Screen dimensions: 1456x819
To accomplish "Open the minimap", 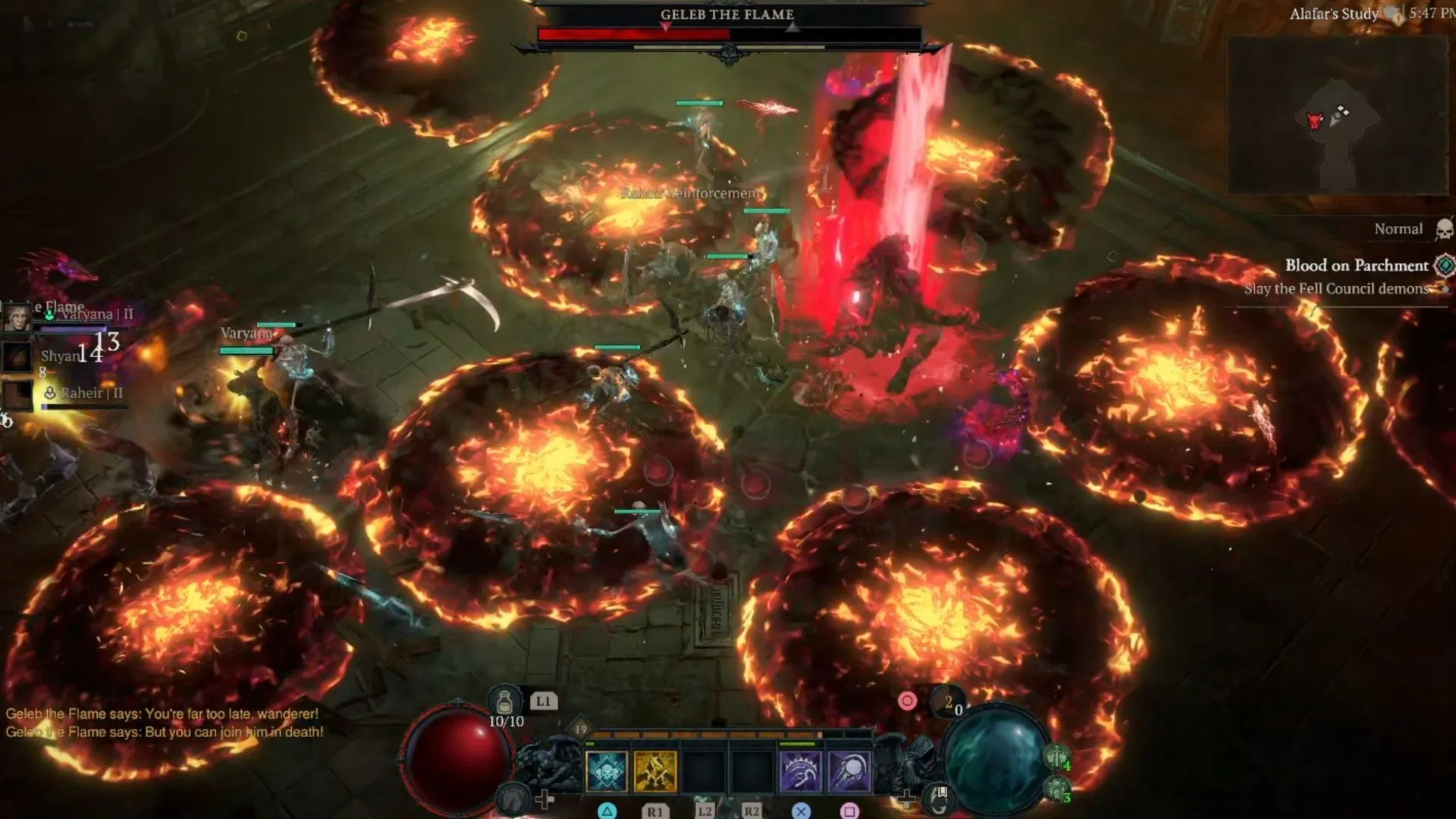I will [1338, 115].
